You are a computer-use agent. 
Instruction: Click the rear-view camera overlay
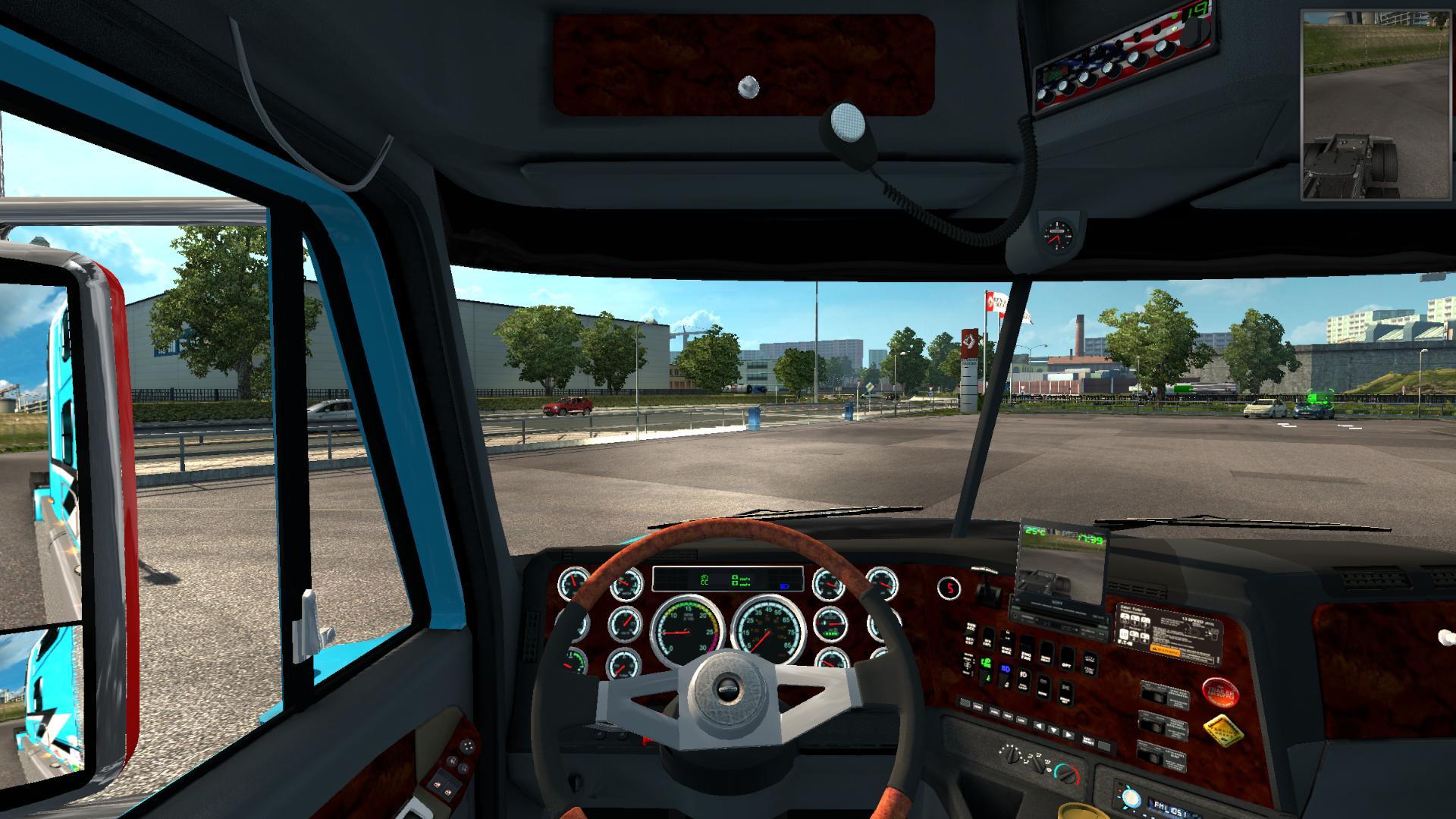click(1376, 106)
